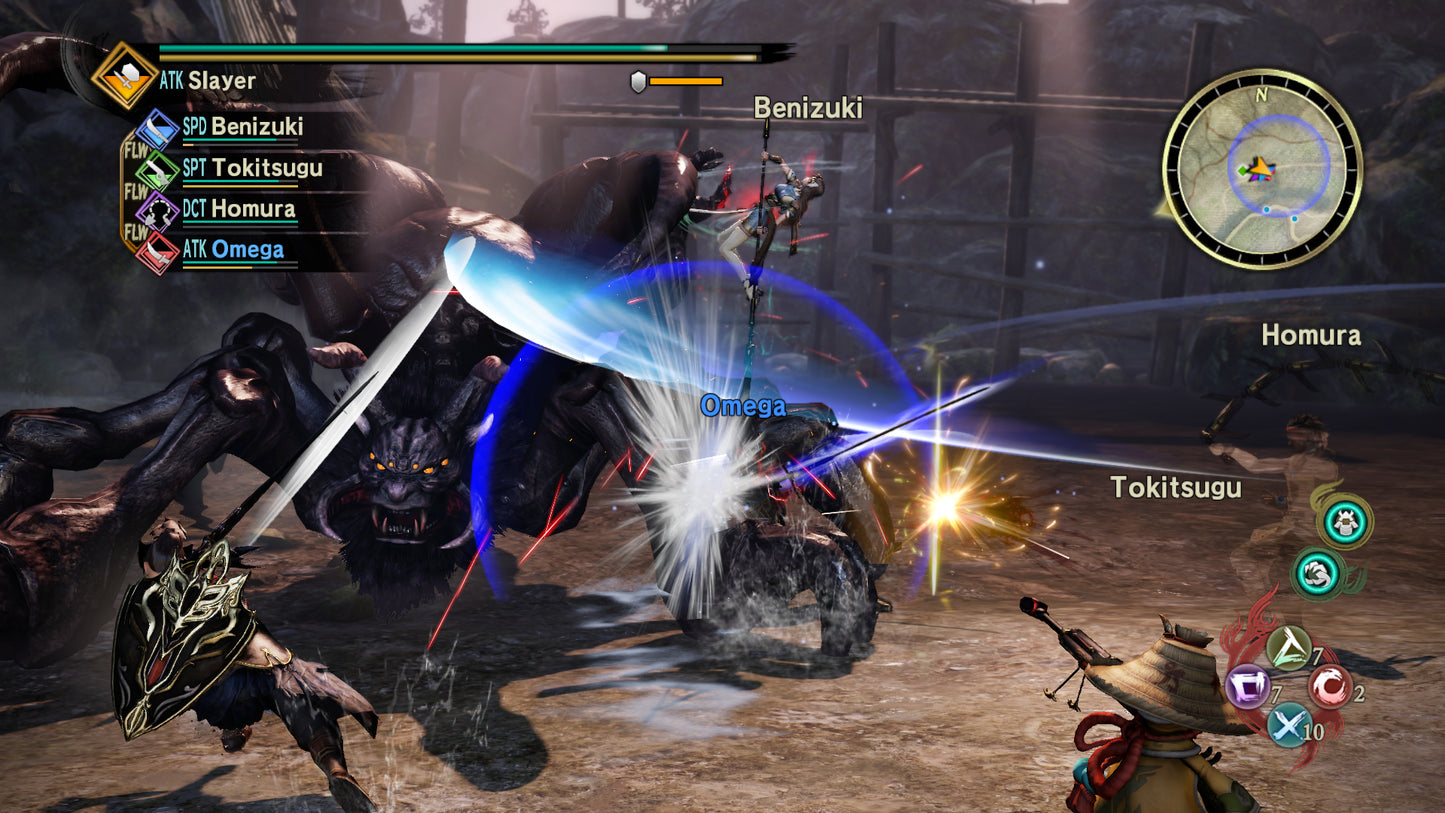Click Benizuki's blue SPD blade icon
This screenshot has height=813, width=1445.
click(157, 130)
